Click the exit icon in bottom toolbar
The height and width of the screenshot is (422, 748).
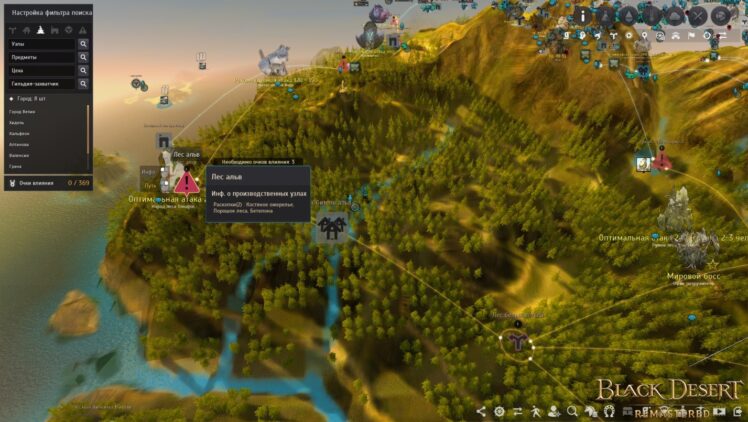[735, 411]
